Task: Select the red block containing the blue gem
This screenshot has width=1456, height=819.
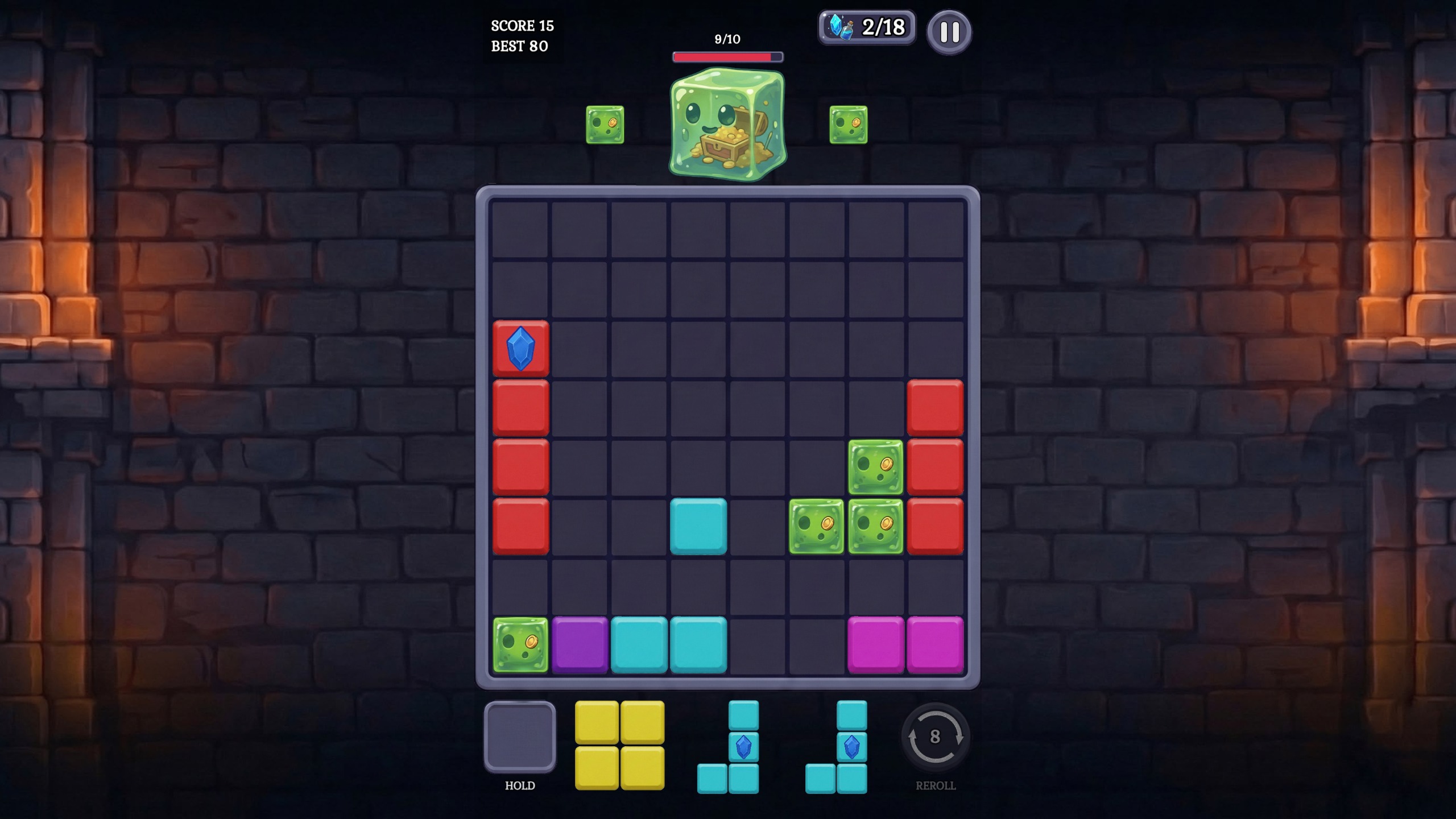Action: [521, 348]
